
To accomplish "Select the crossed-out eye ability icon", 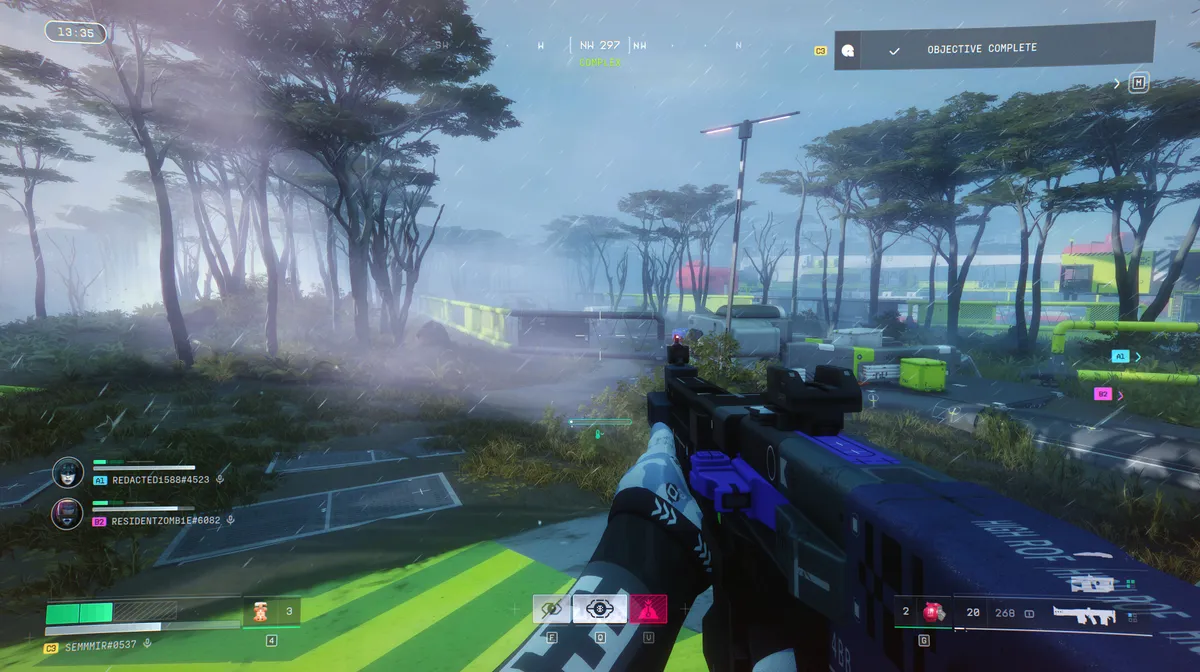I will point(550,608).
